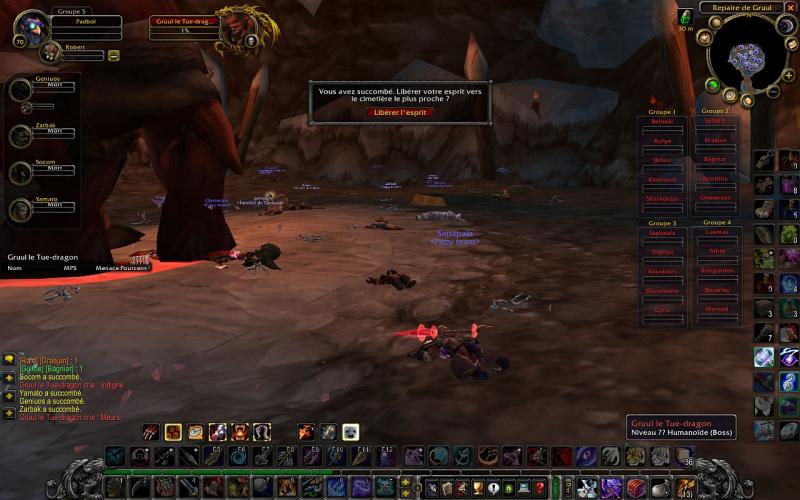
Task: Target party member Yamato
Action: pos(22,209)
